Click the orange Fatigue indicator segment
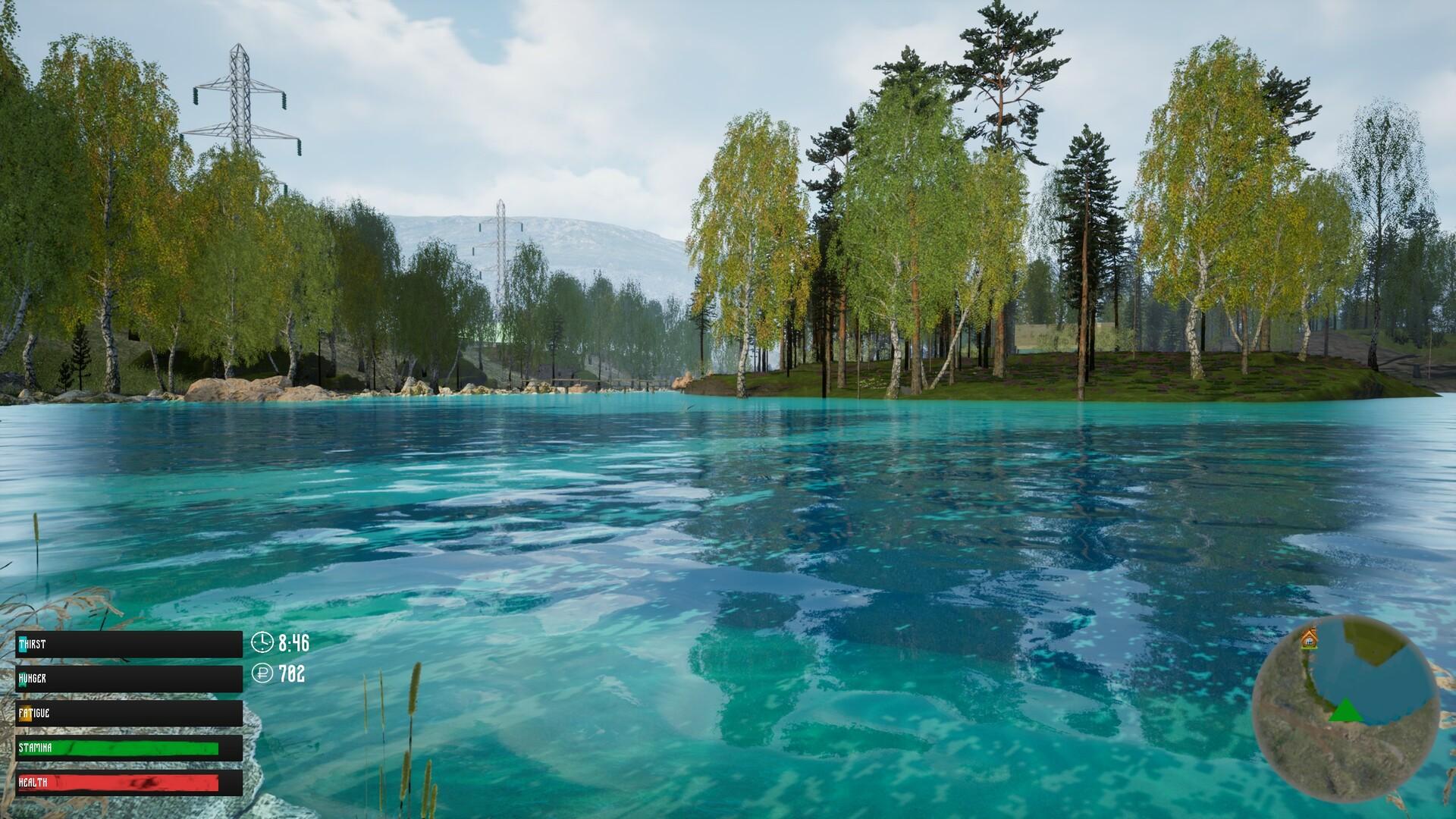The height and width of the screenshot is (819, 1456). click(x=25, y=714)
